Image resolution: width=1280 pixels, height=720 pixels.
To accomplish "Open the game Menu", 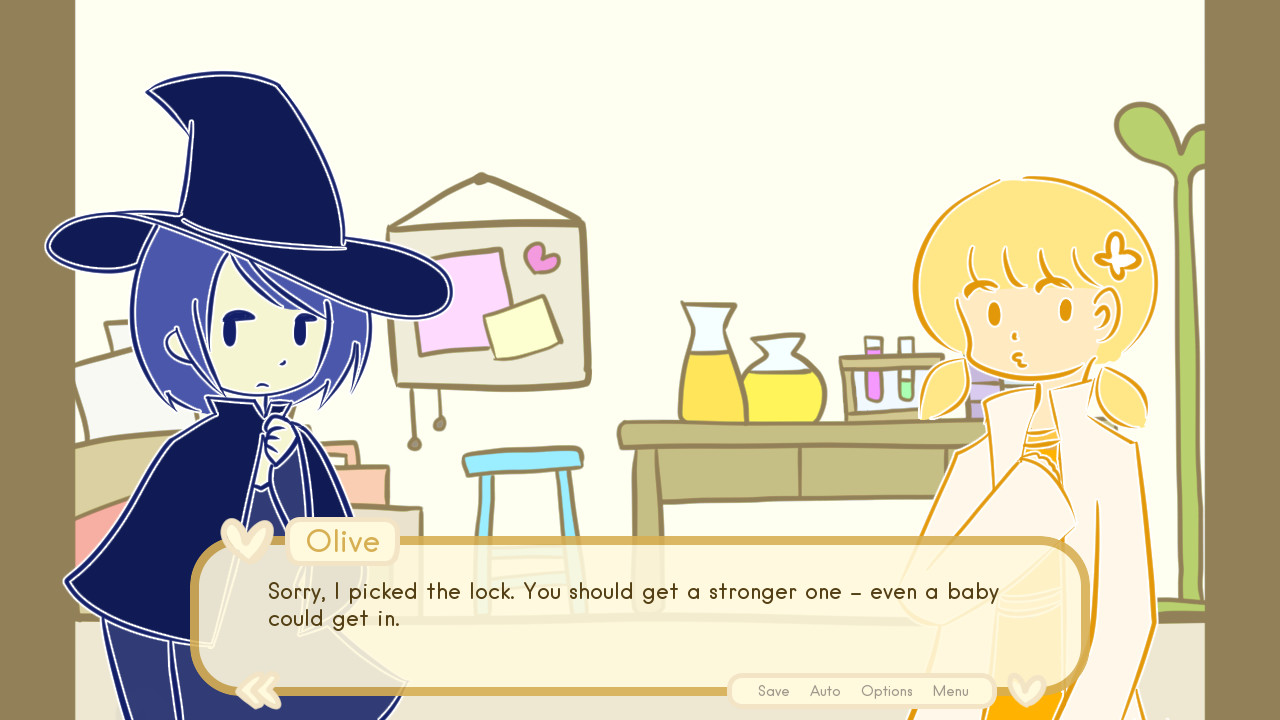I will (950, 690).
